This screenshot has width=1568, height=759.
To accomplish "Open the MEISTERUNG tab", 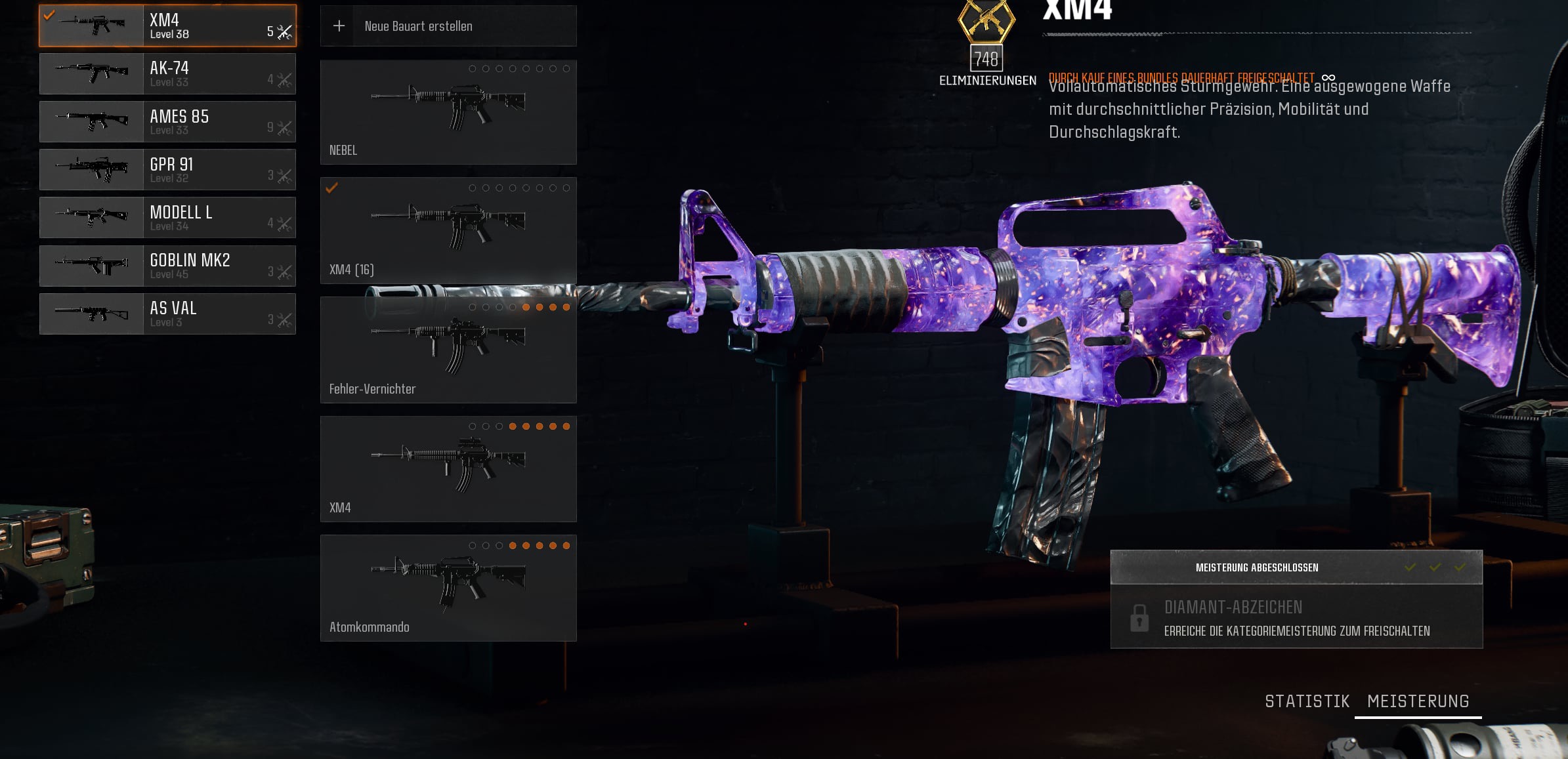I will (x=1418, y=701).
